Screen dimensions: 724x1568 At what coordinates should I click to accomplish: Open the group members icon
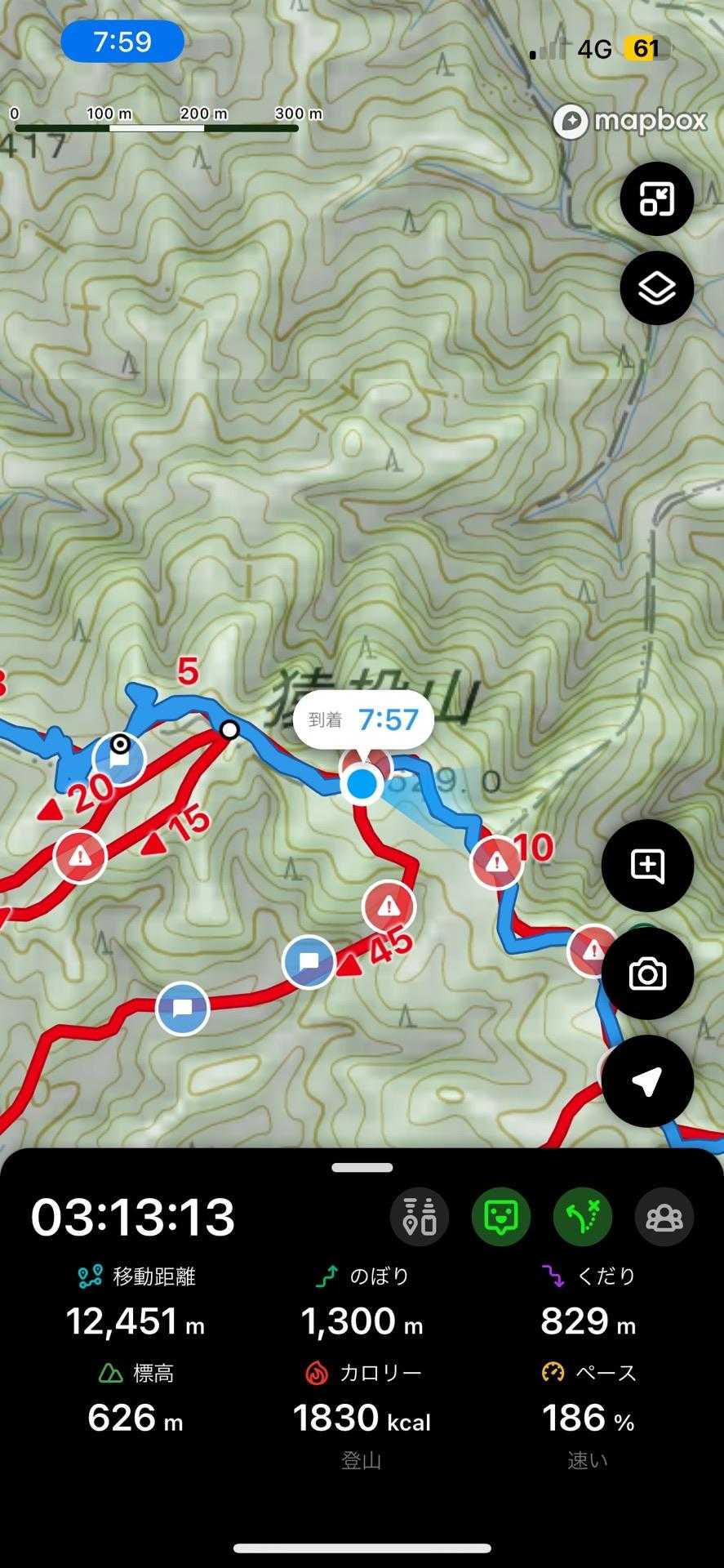[x=664, y=1217]
